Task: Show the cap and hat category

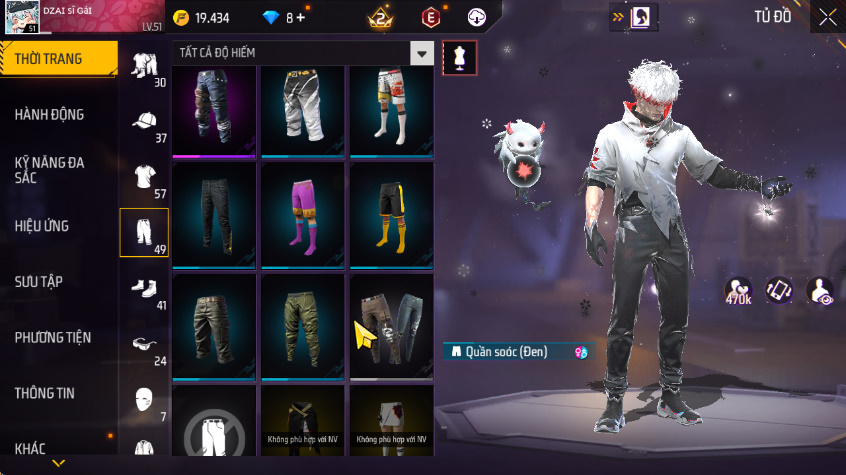Action: point(144,122)
